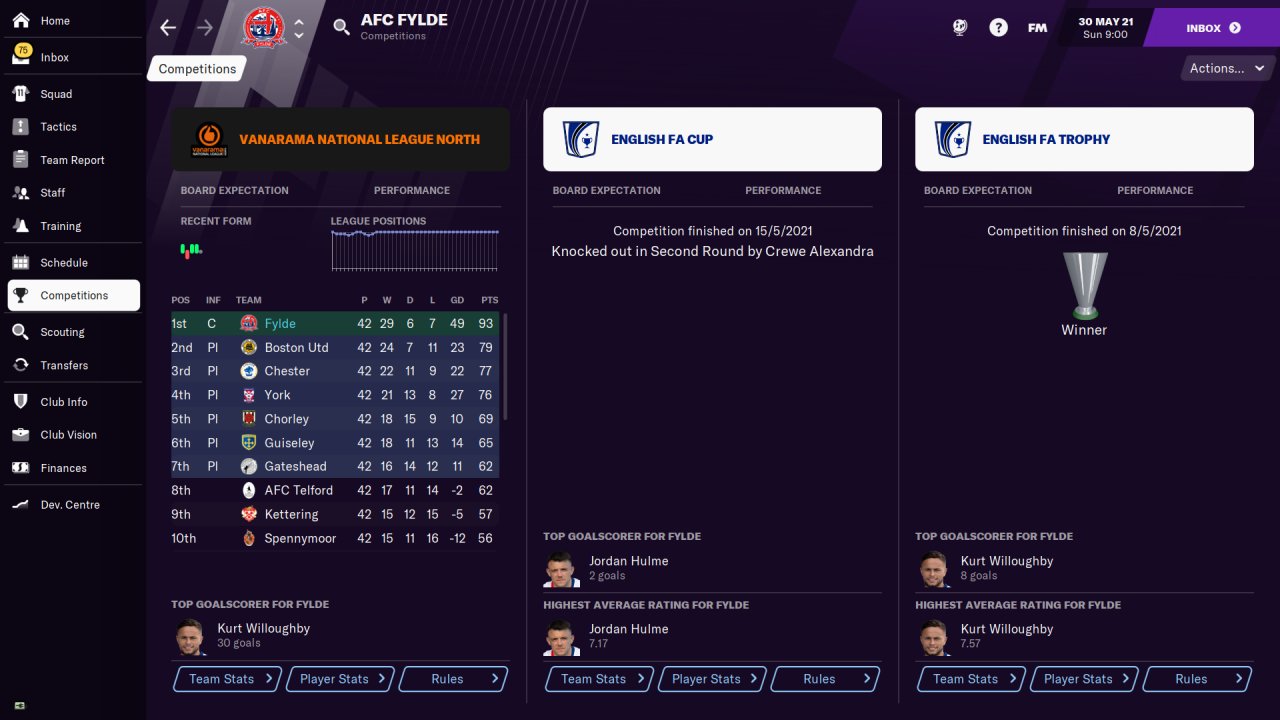Open the search magnifier icon

[x=342, y=28]
